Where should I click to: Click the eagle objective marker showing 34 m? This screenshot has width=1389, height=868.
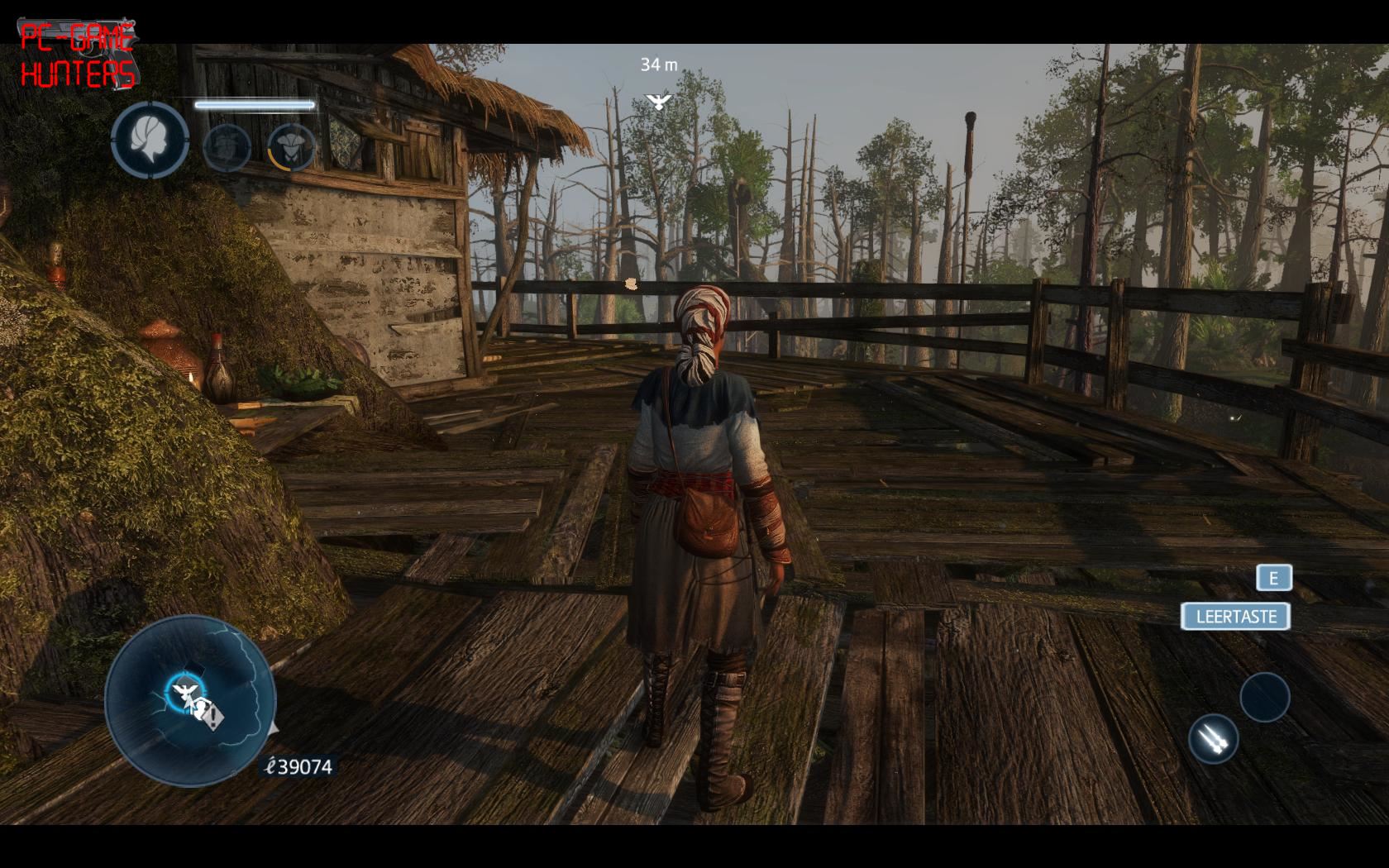pyautogui.click(x=658, y=101)
